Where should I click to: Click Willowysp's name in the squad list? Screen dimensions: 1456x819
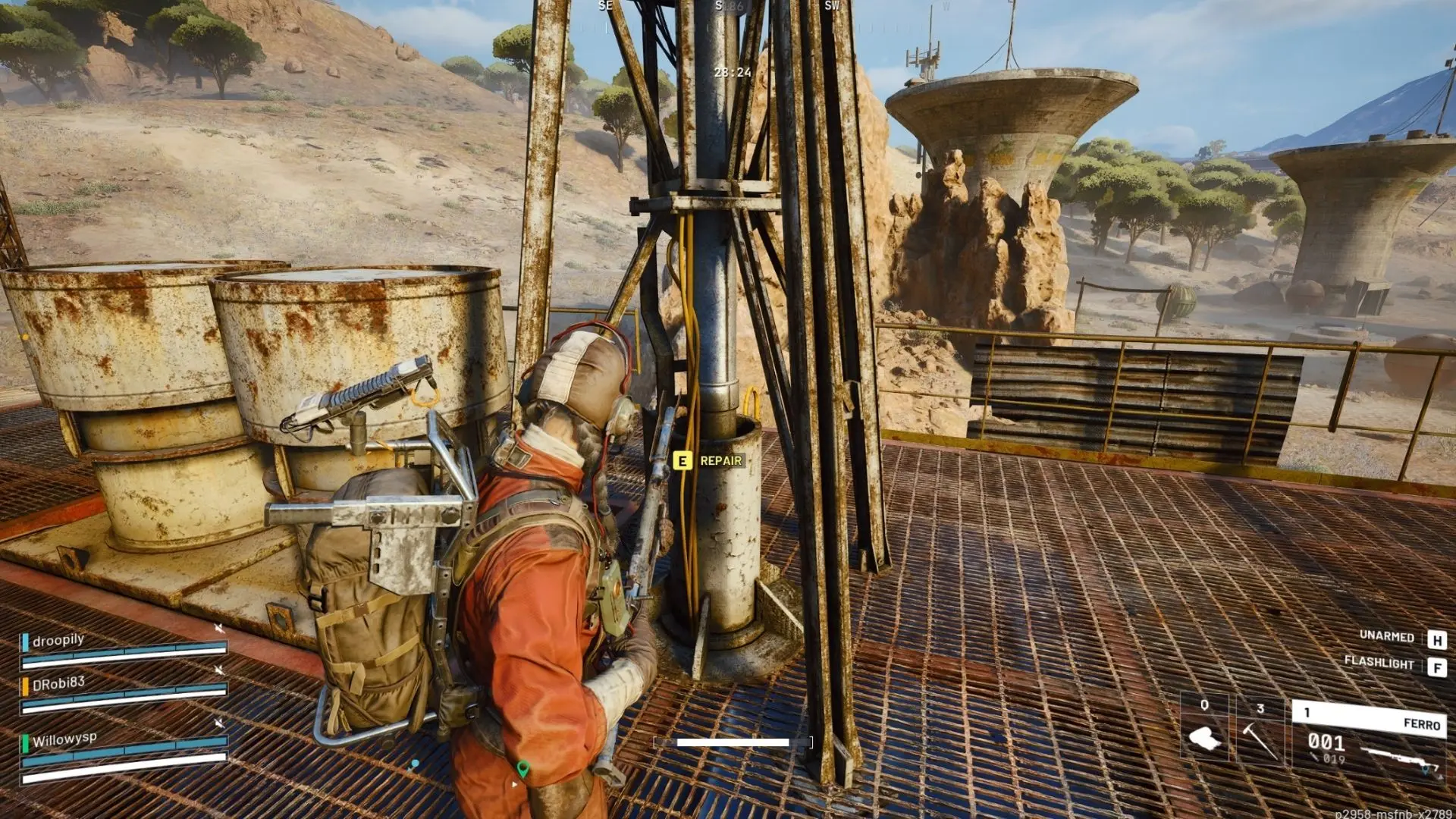[x=64, y=739]
